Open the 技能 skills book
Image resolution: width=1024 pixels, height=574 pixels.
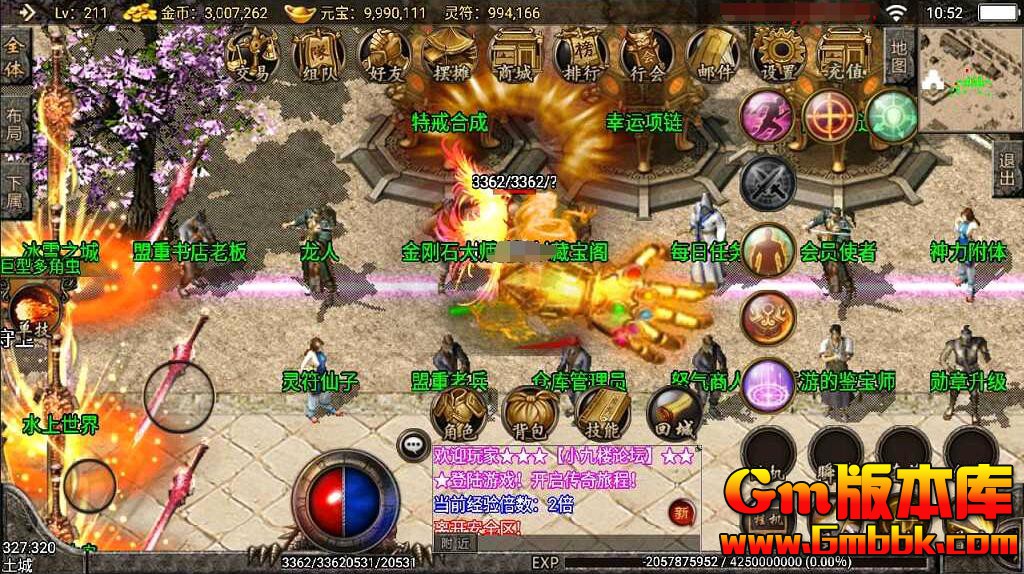coord(601,413)
